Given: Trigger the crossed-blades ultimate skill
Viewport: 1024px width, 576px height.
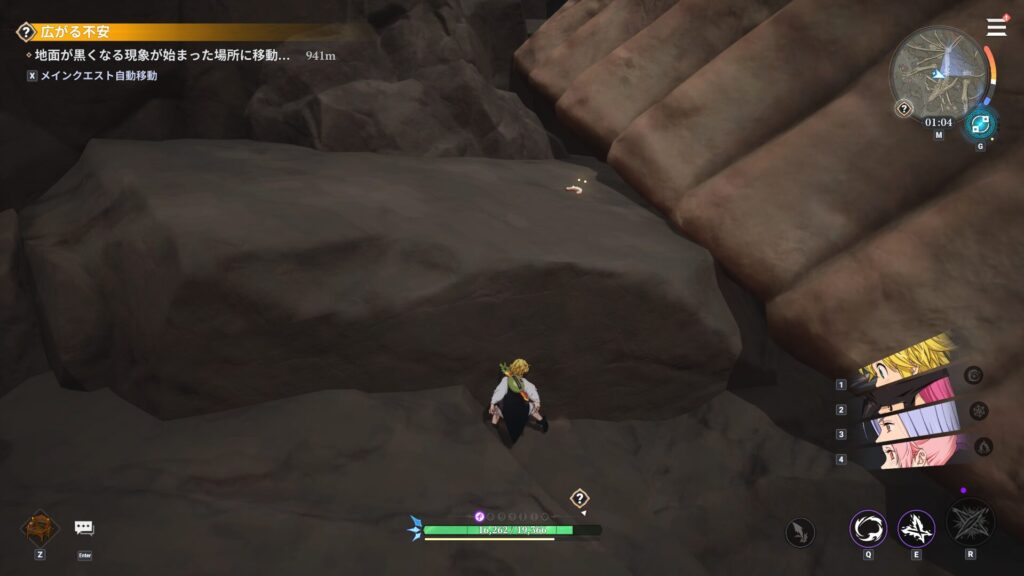Looking at the screenshot, I should pos(970,523).
